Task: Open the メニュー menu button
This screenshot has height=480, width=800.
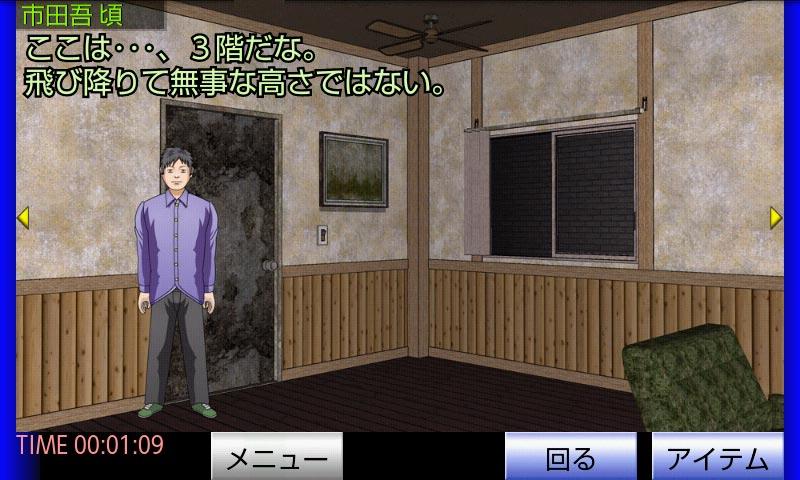Action: [x=277, y=457]
